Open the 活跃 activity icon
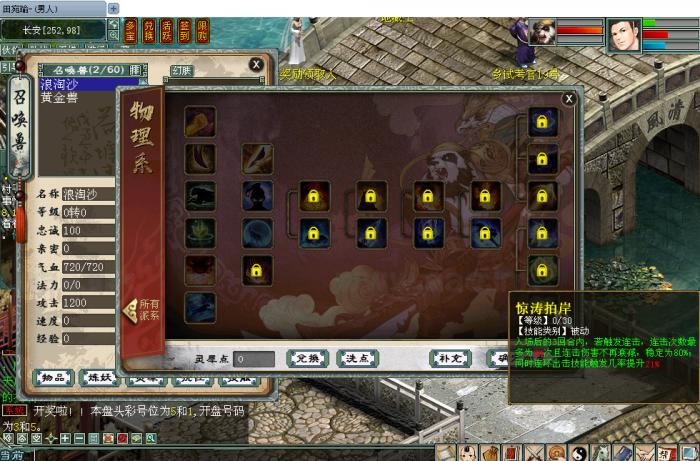Screen dimensions: 700x461 pyautogui.click(x=167, y=29)
